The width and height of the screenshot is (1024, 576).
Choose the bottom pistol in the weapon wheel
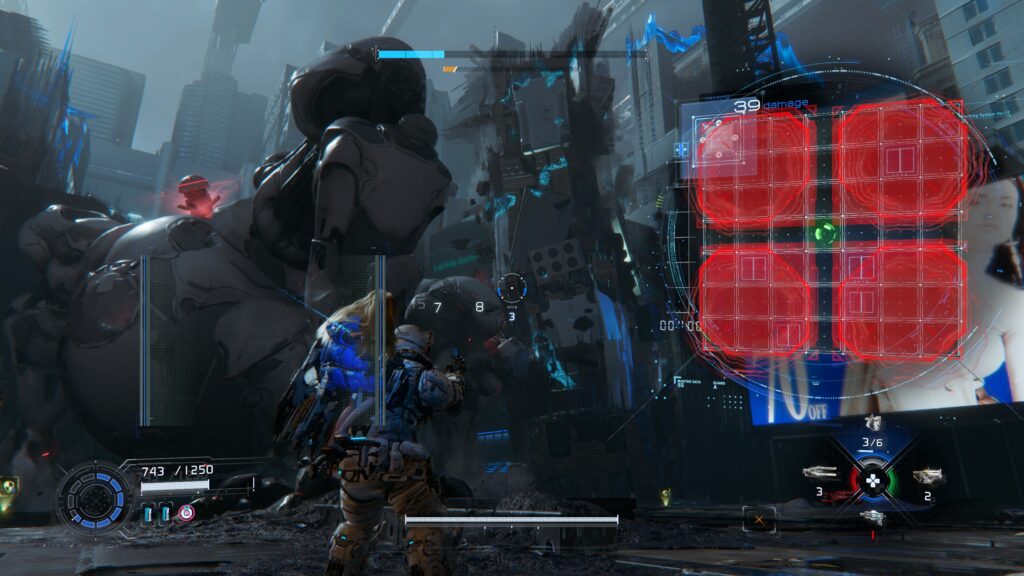point(873,516)
